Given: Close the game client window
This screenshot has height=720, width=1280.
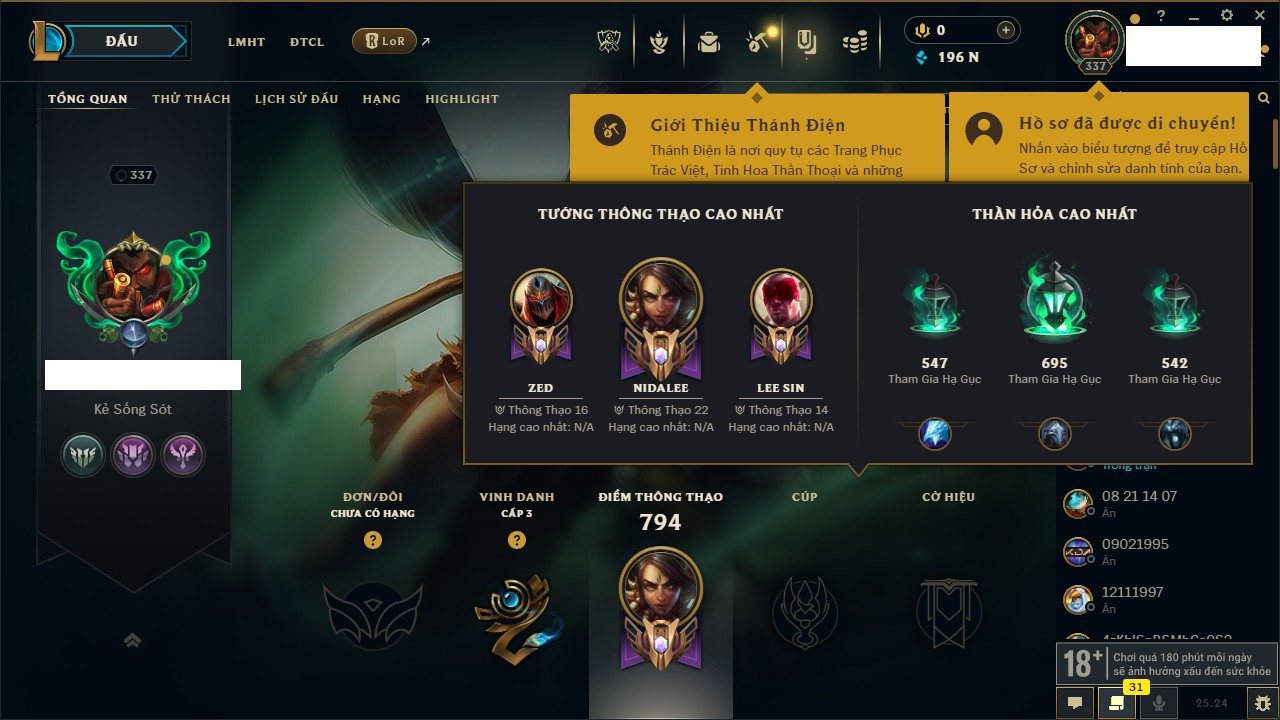Looking at the screenshot, I should coord(1259,16).
